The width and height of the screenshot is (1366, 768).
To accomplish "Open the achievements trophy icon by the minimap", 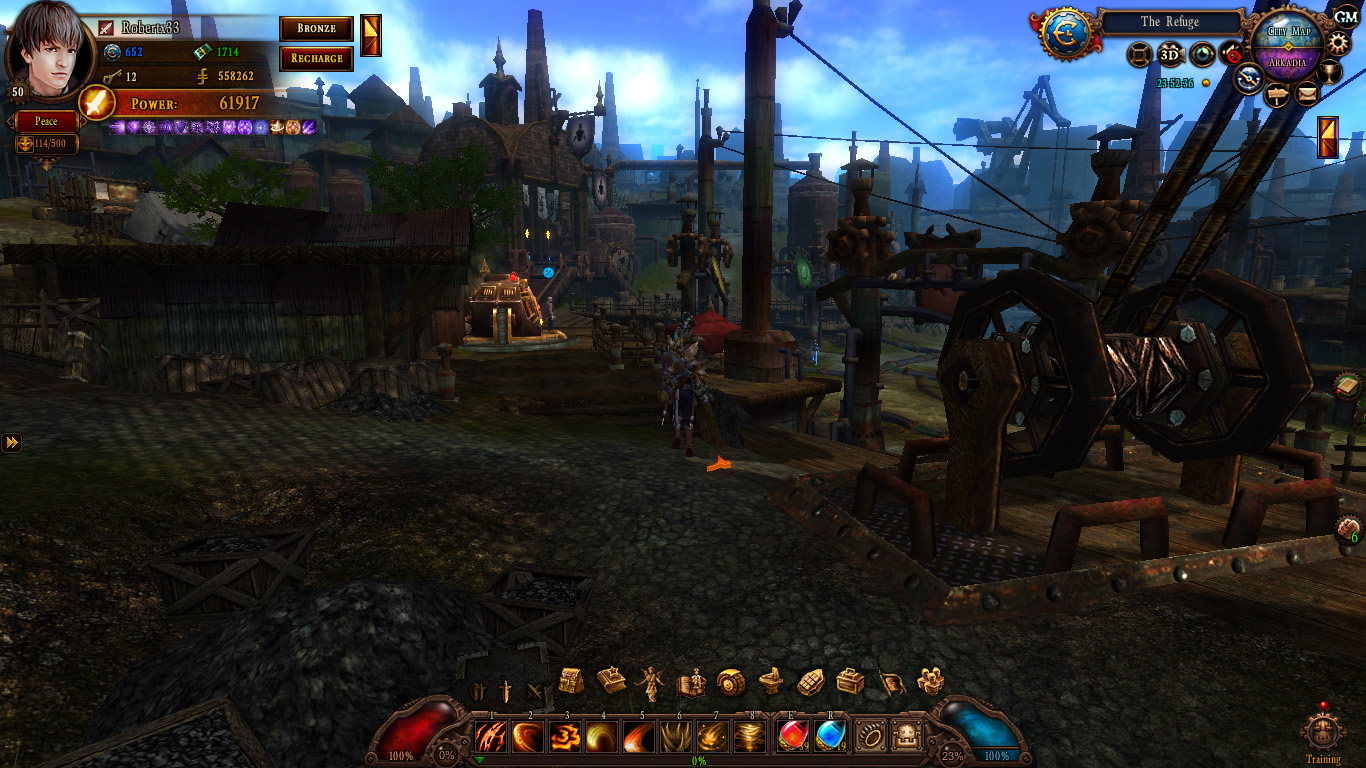I will (x=1330, y=73).
